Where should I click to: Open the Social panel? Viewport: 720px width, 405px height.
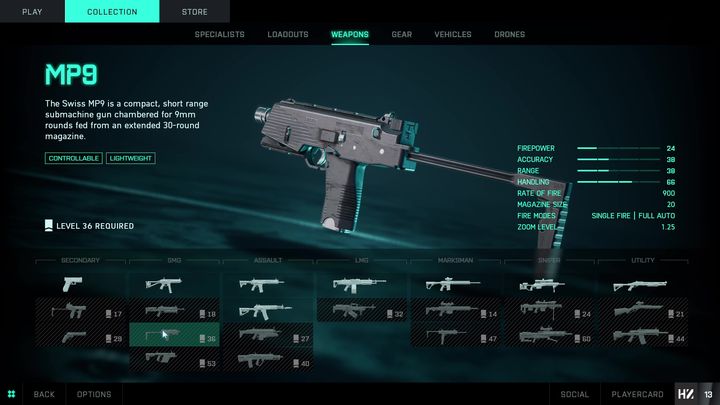coord(575,394)
